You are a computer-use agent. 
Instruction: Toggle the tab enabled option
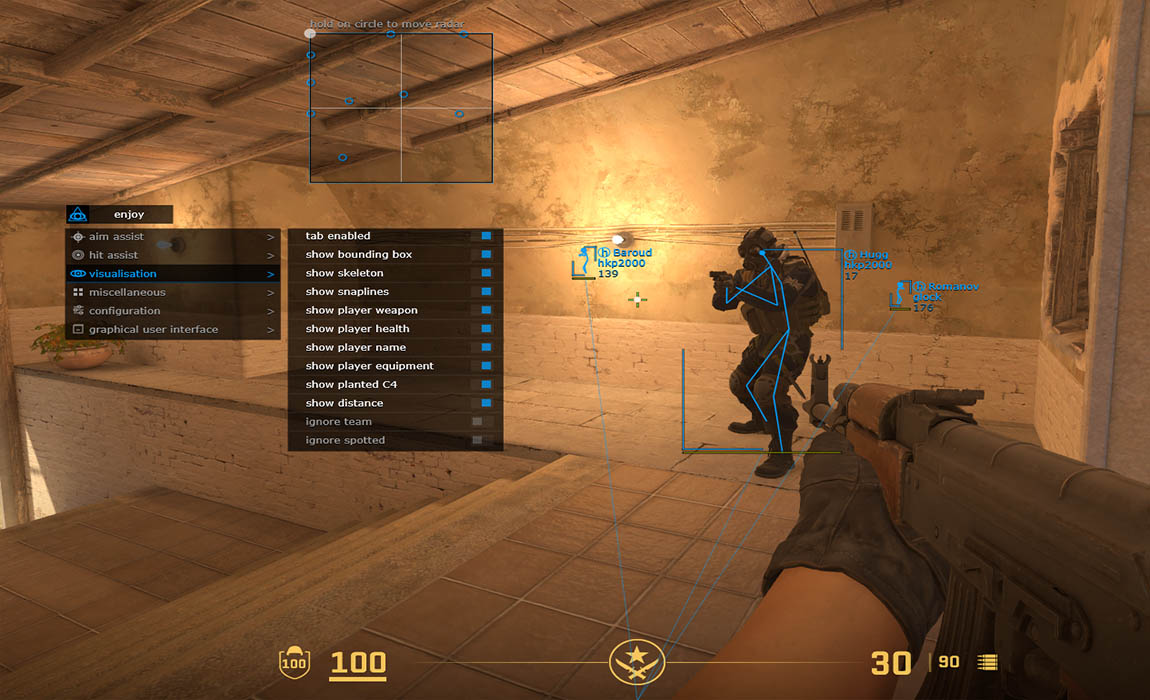486,236
